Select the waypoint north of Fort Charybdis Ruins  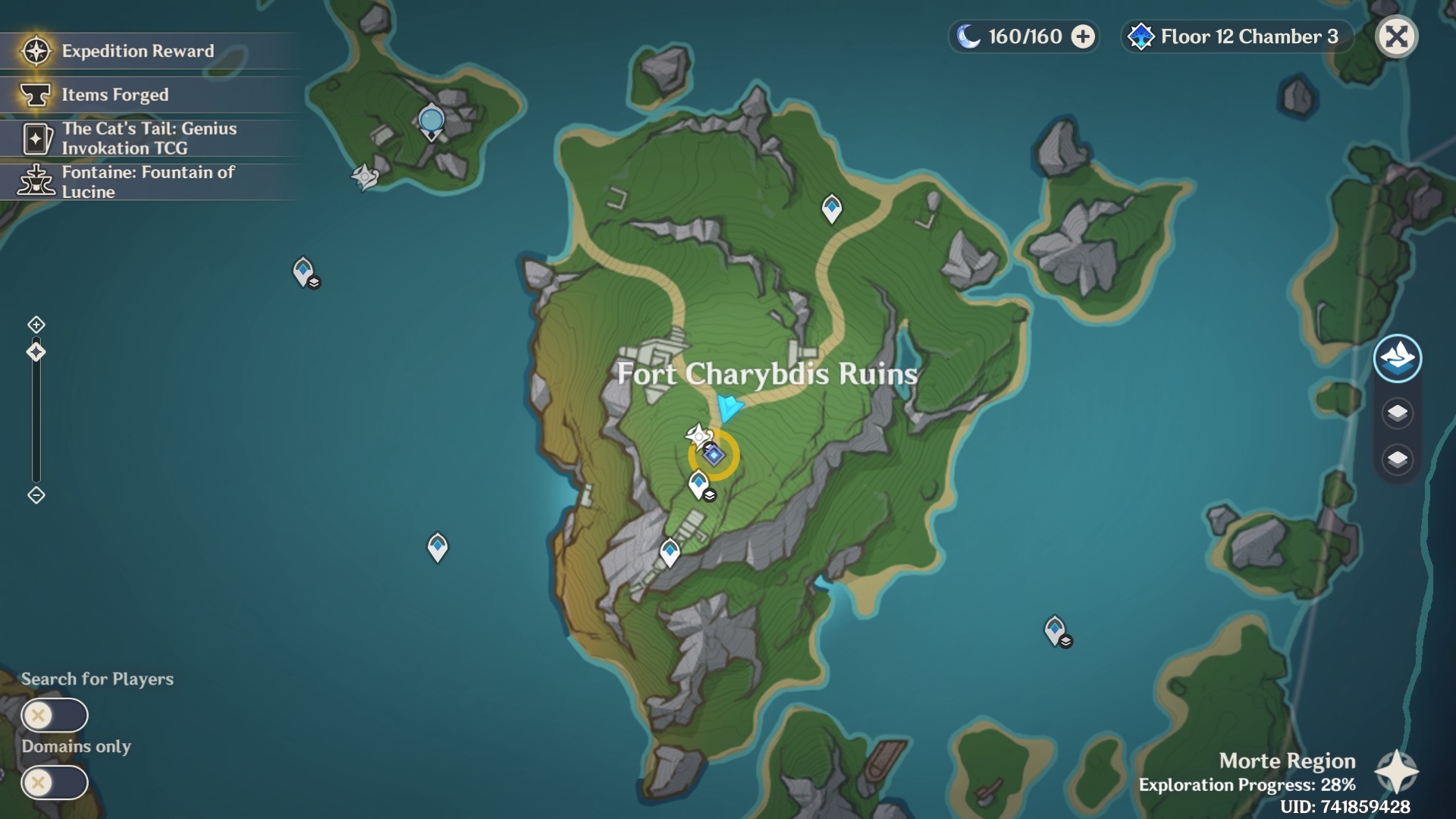tap(832, 208)
